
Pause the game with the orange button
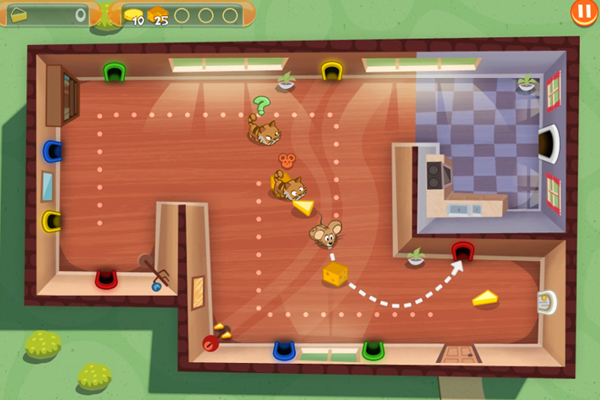[583, 13]
